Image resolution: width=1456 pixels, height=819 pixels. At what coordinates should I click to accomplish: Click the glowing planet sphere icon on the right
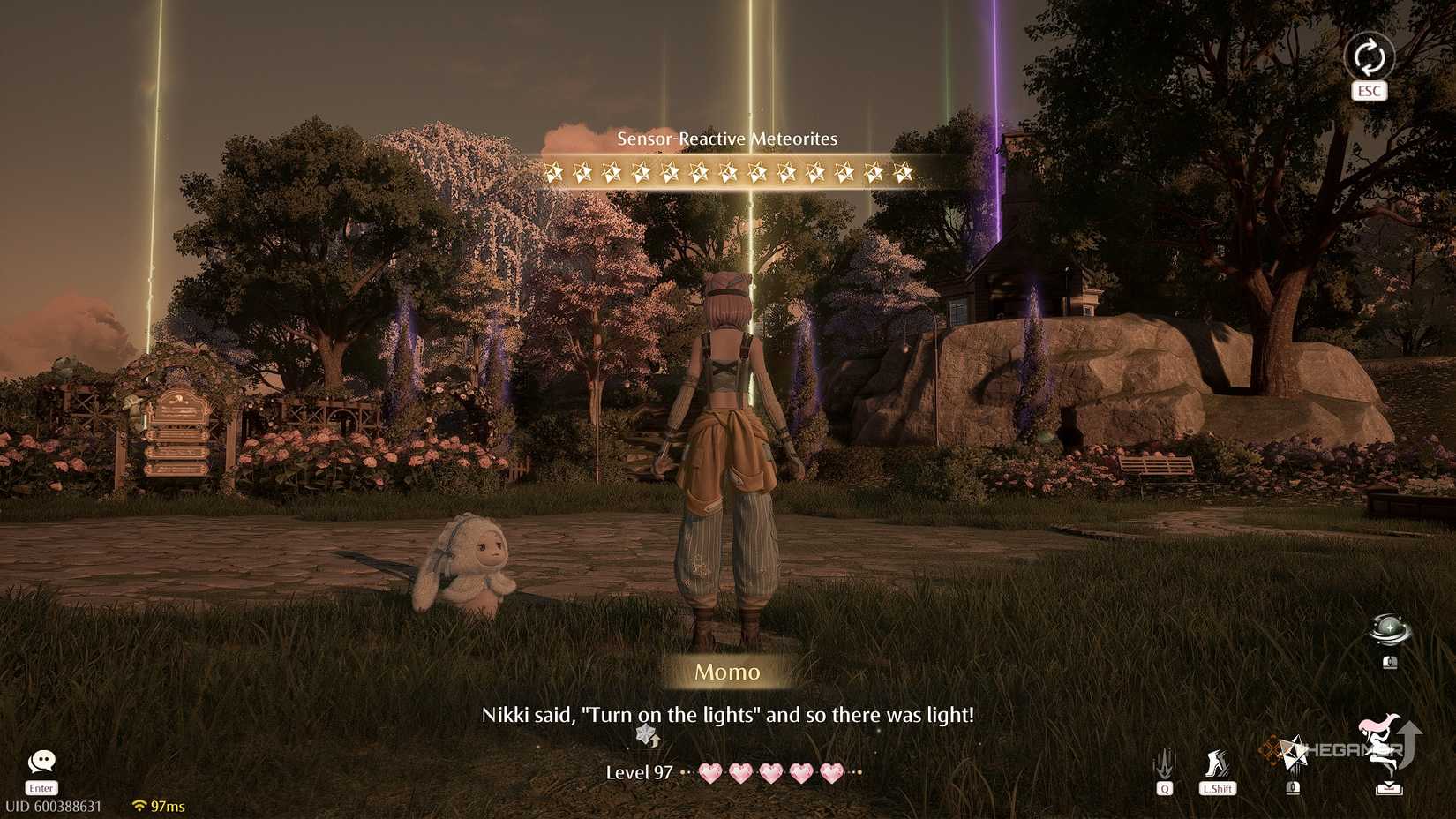[x=1391, y=628]
